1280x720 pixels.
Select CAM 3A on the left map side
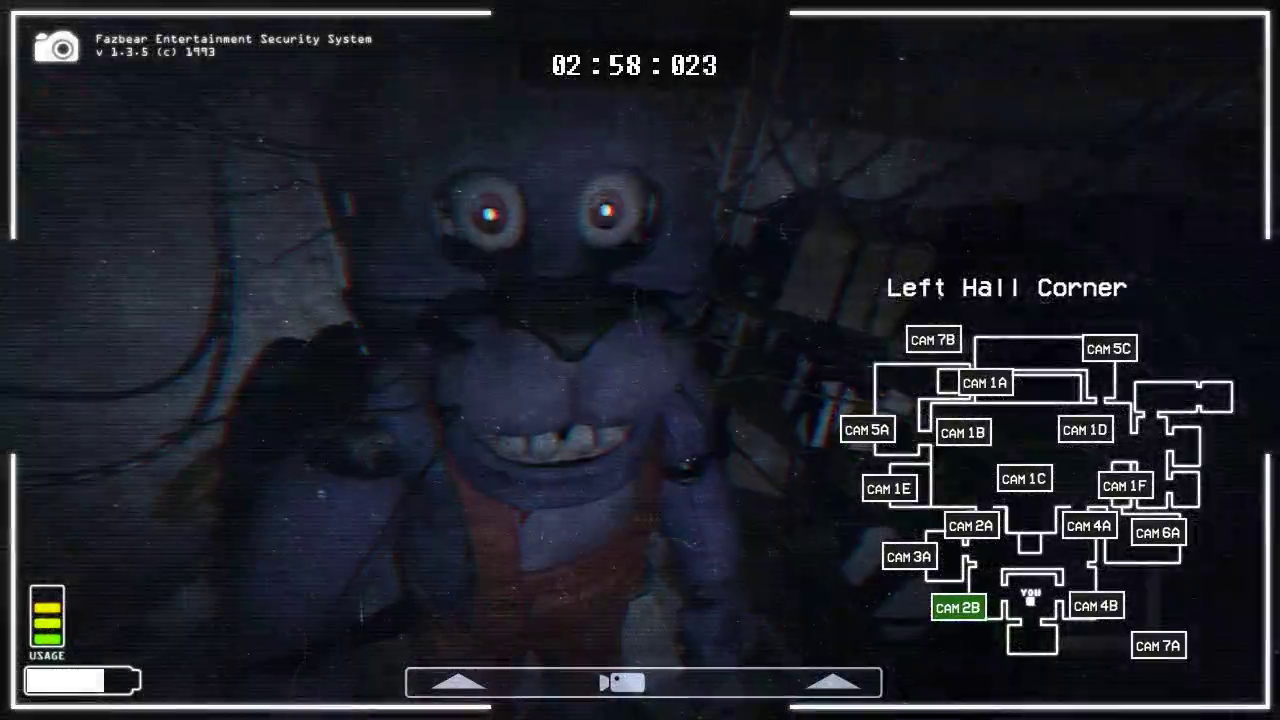tap(908, 557)
